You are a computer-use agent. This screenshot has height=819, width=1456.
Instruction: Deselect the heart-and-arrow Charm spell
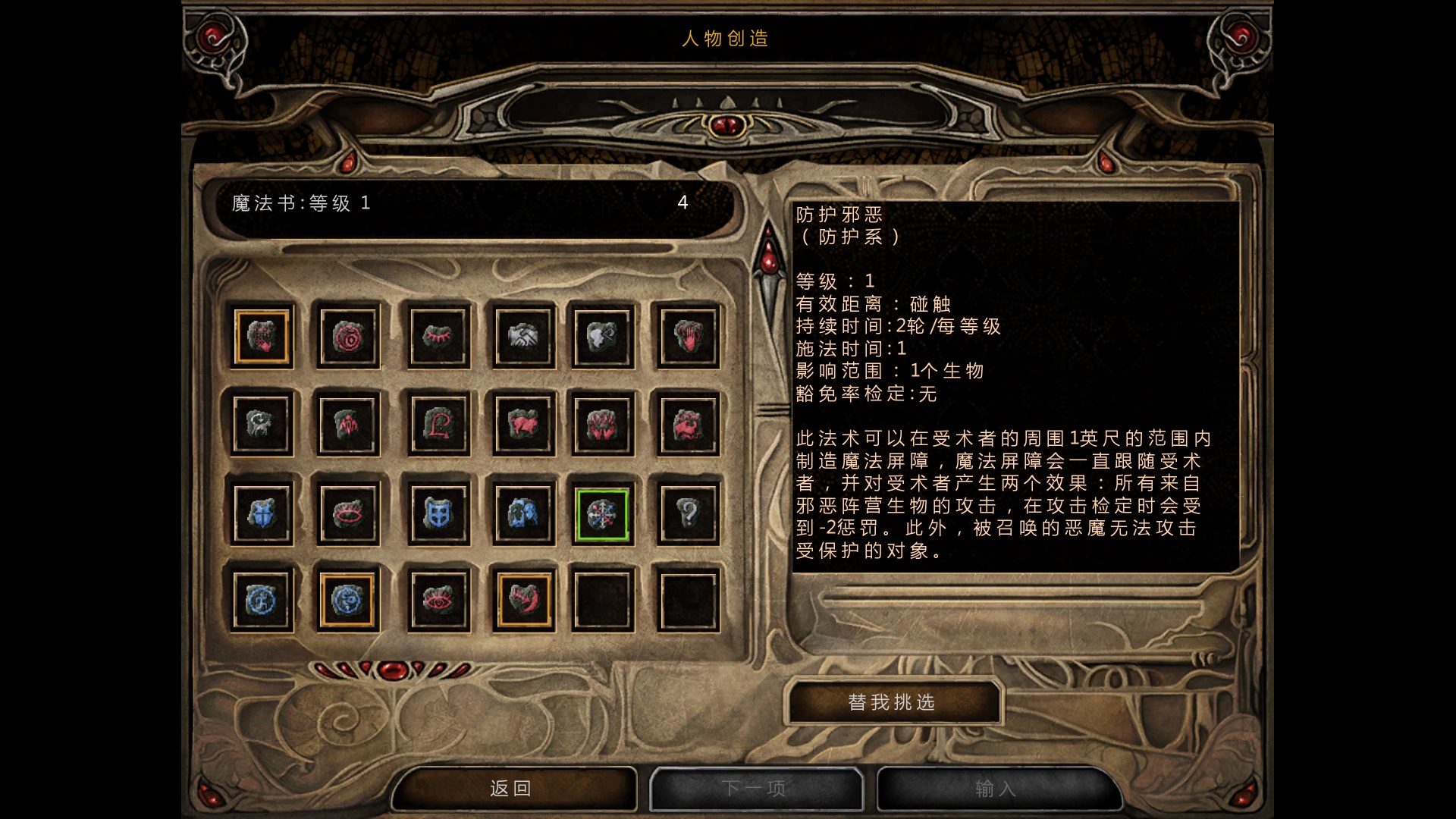tap(523, 599)
